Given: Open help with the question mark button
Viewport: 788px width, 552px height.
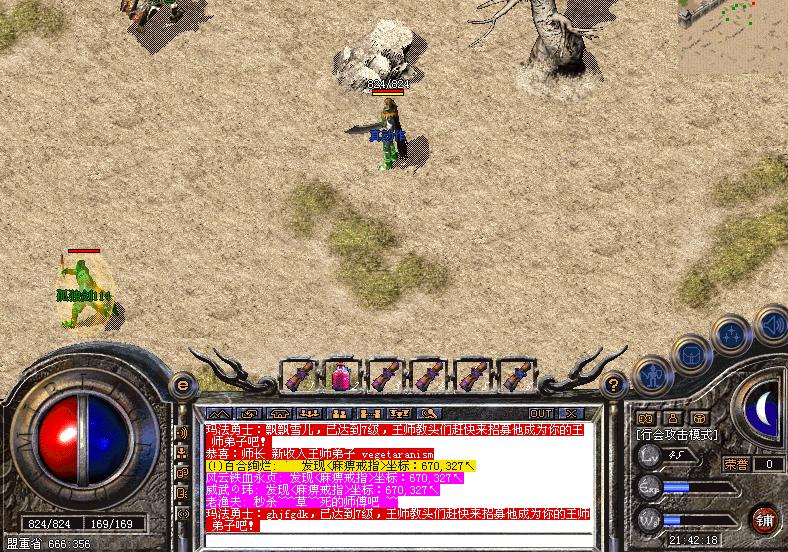Looking at the screenshot, I should tap(615, 383).
